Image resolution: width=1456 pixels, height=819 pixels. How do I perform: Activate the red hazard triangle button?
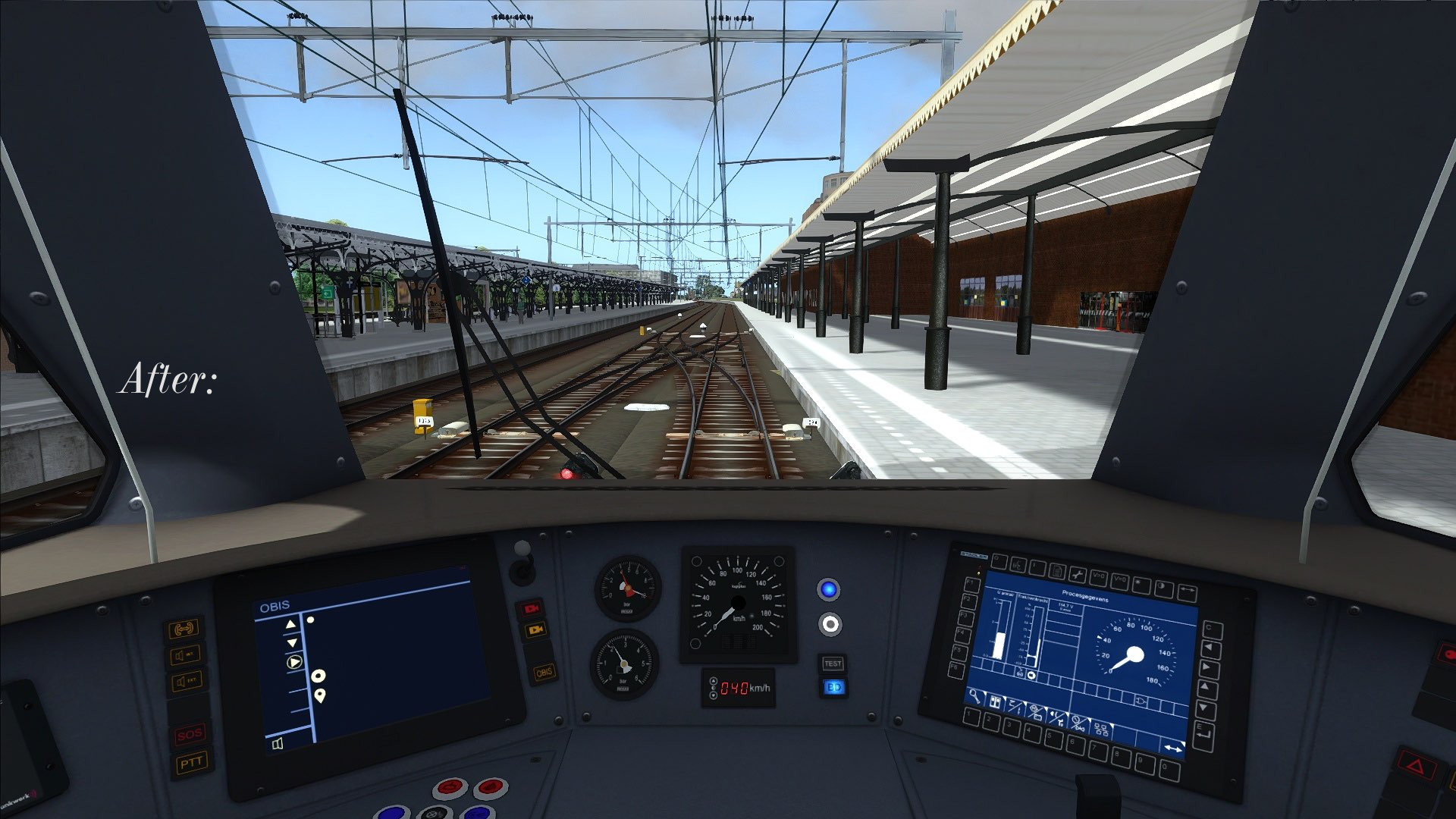pyautogui.click(x=1415, y=766)
